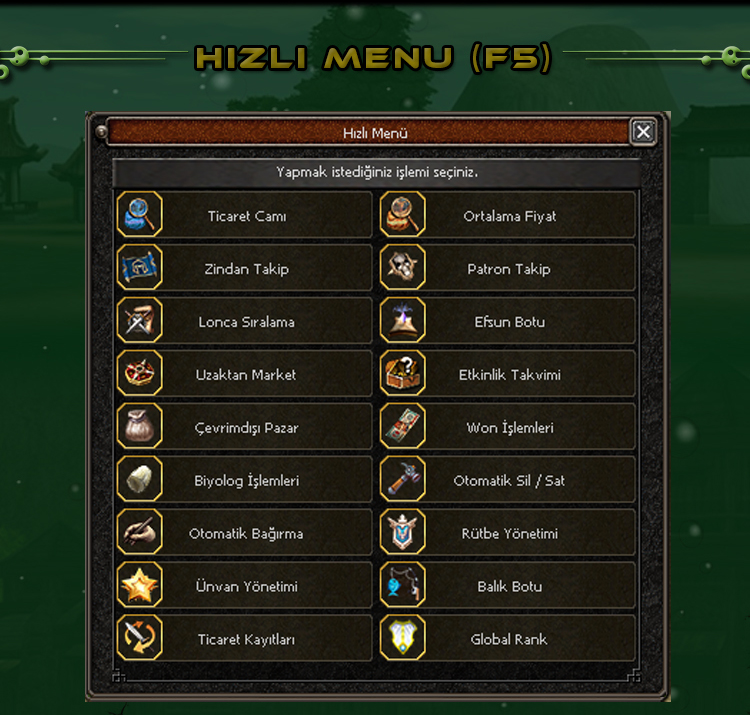
Task: Choose Otomatik Sil / Sat
Action: pyautogui.click(x=509, y=481)
